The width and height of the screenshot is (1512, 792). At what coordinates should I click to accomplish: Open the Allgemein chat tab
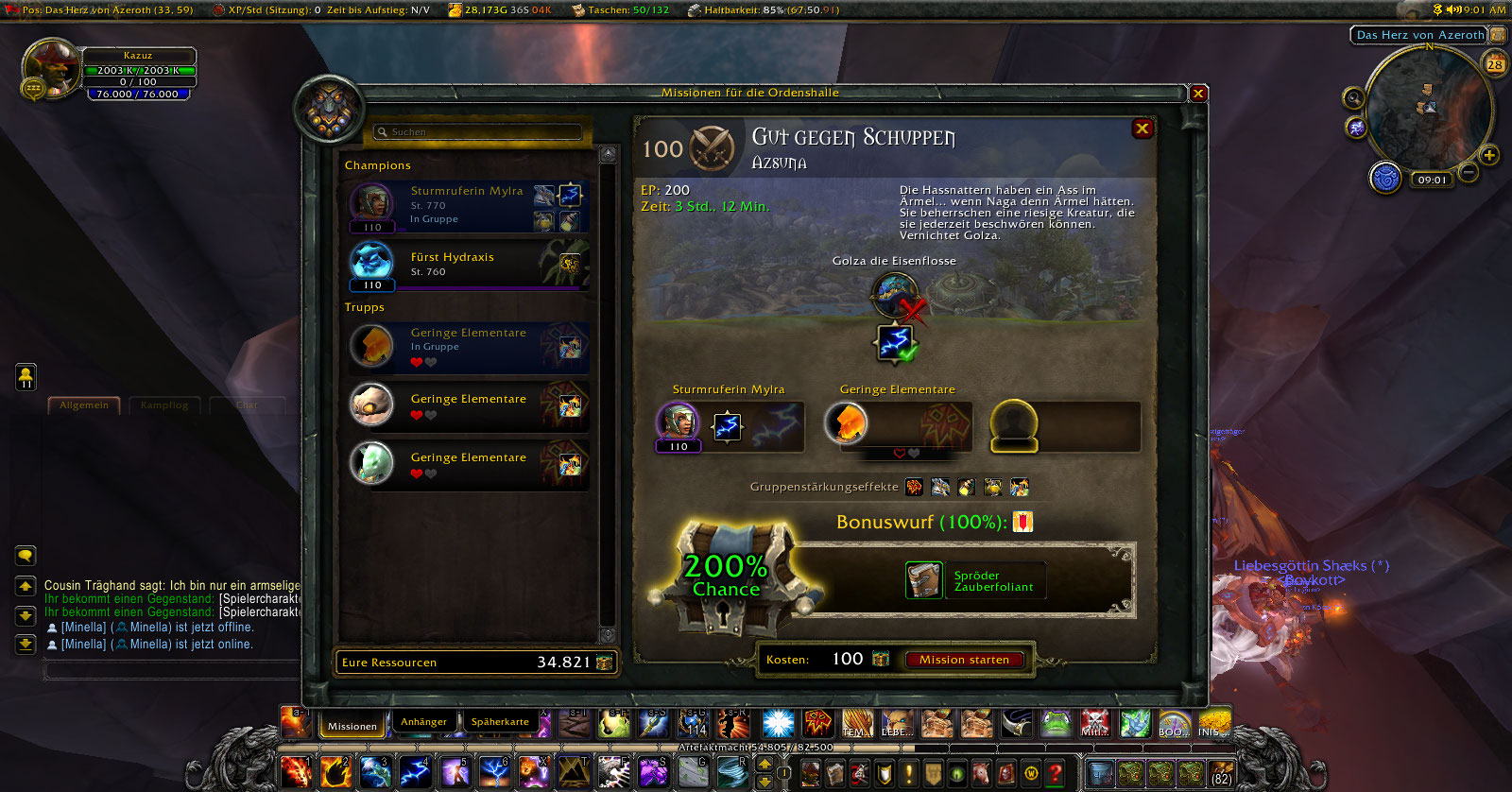coord(84,405)
